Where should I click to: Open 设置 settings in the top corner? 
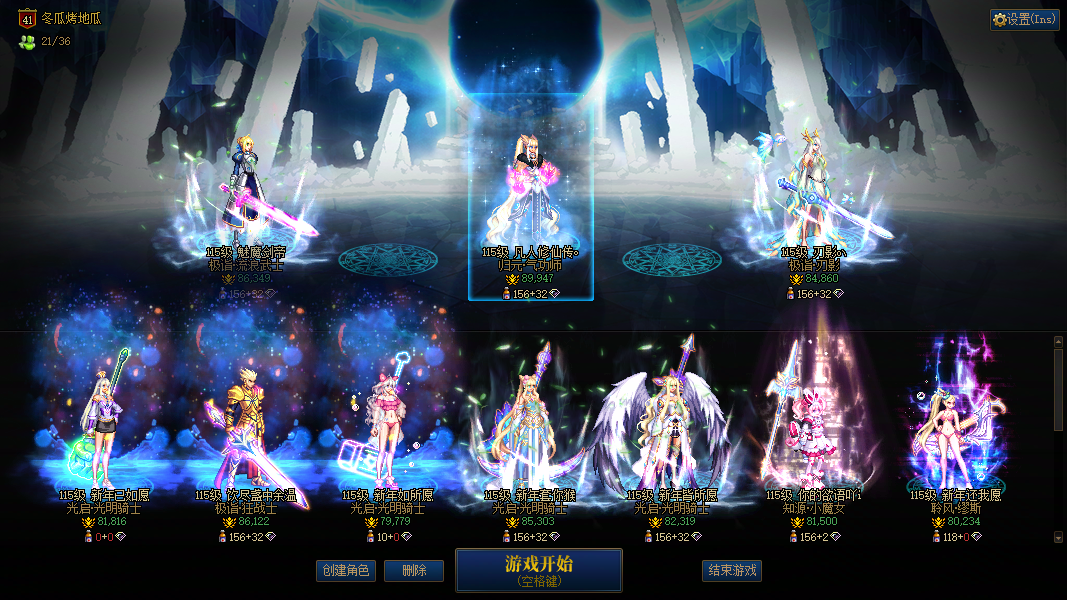[x=1025, y=19]
